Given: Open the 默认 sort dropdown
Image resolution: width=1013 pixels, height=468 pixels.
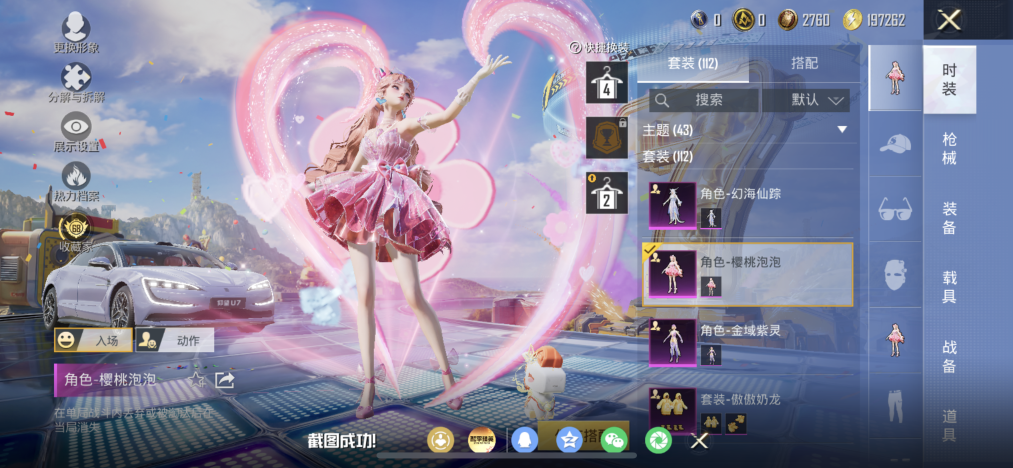Looking at the screenshot, I should pyautogui.click(x=806, y=100).
